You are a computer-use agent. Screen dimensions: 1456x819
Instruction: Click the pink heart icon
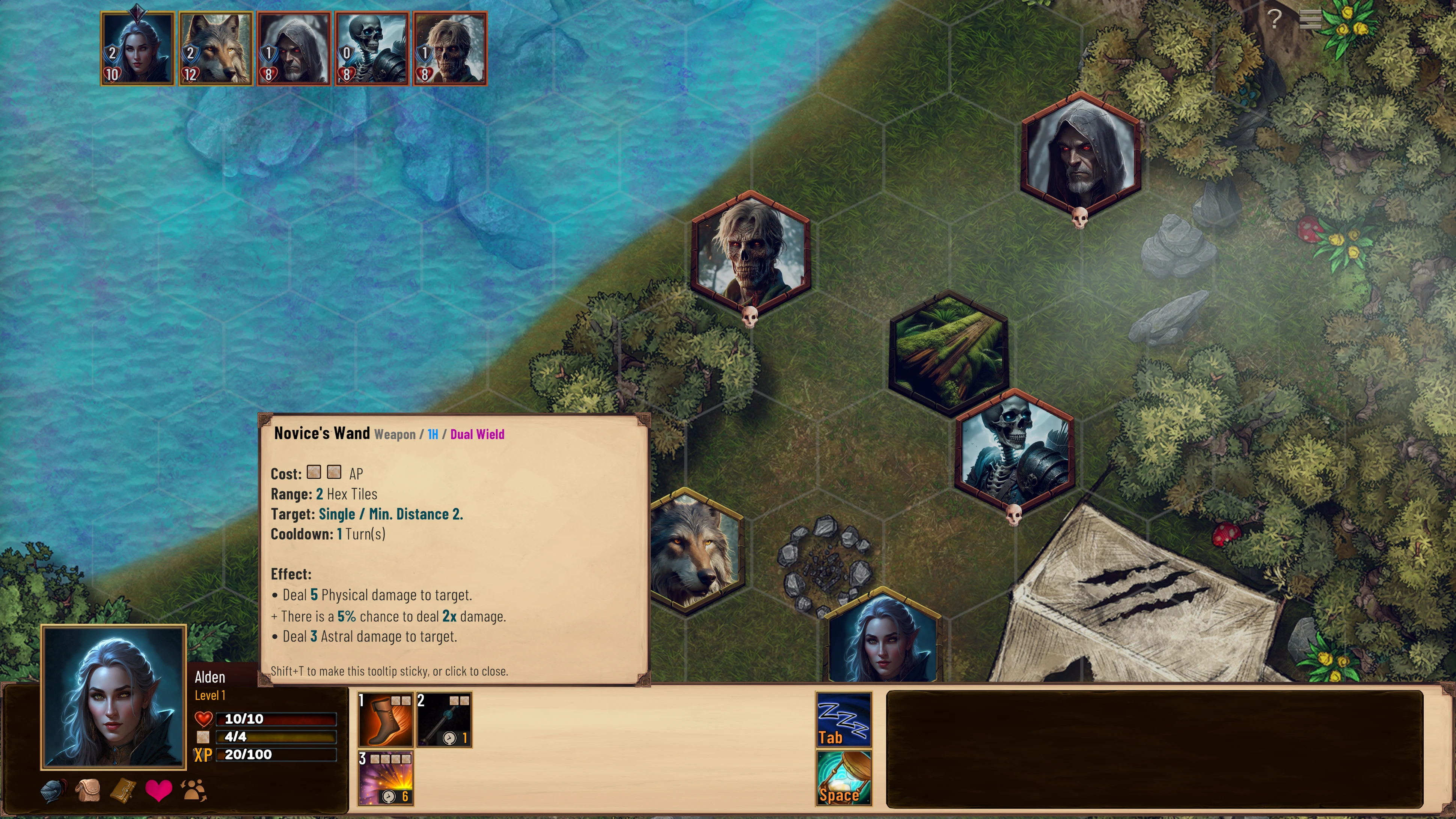click(x=158, y=790)
